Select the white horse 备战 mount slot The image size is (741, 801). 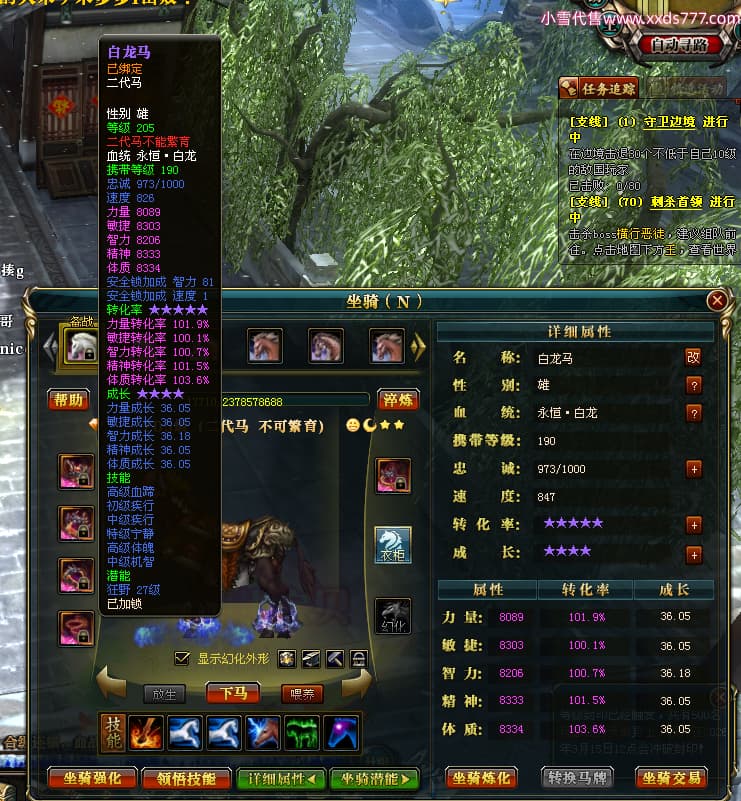81,346
